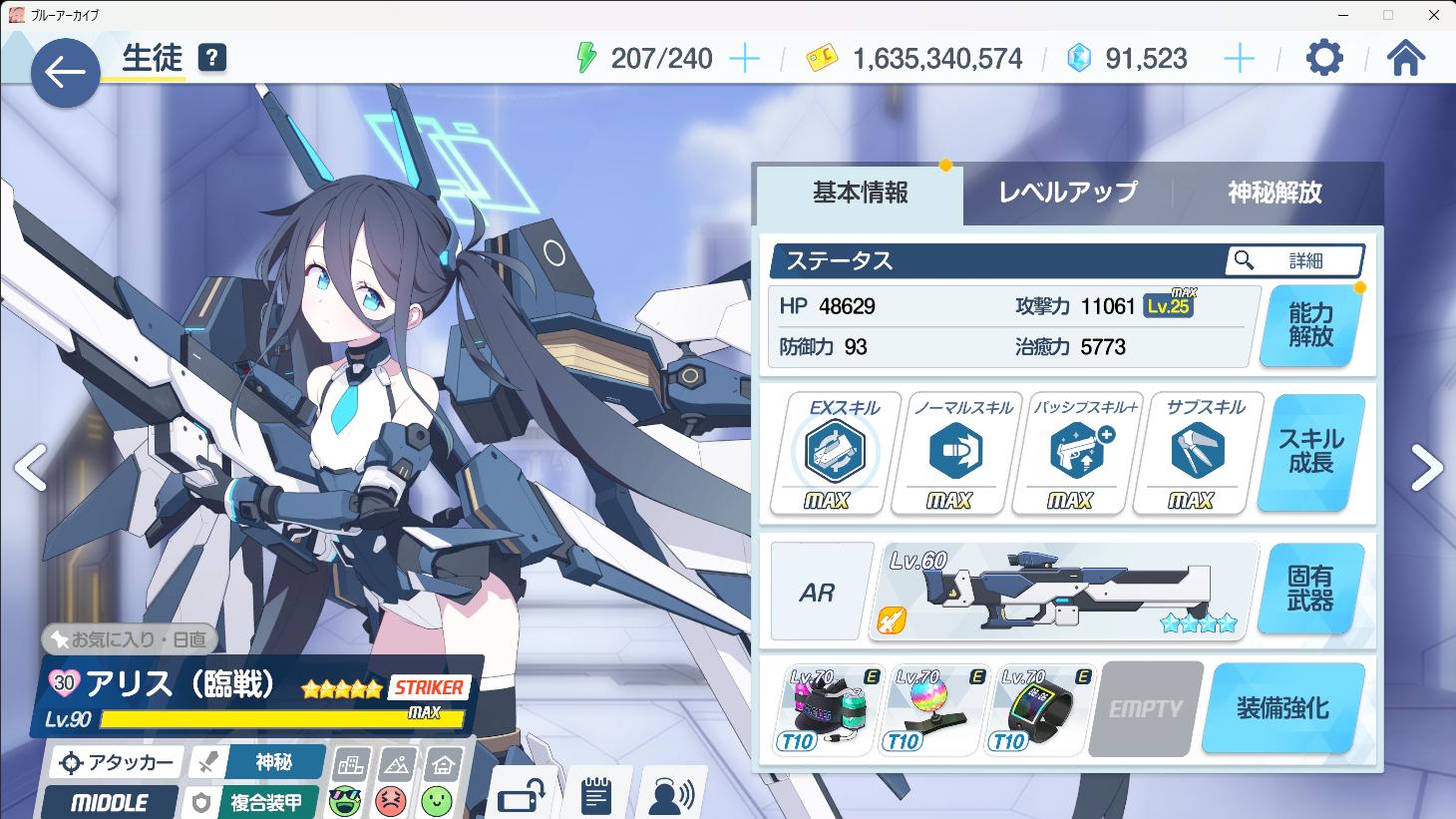Select the T10 wristwatch equipment slot
This screenshot has width=1456, height=819.
(1040, 709)
